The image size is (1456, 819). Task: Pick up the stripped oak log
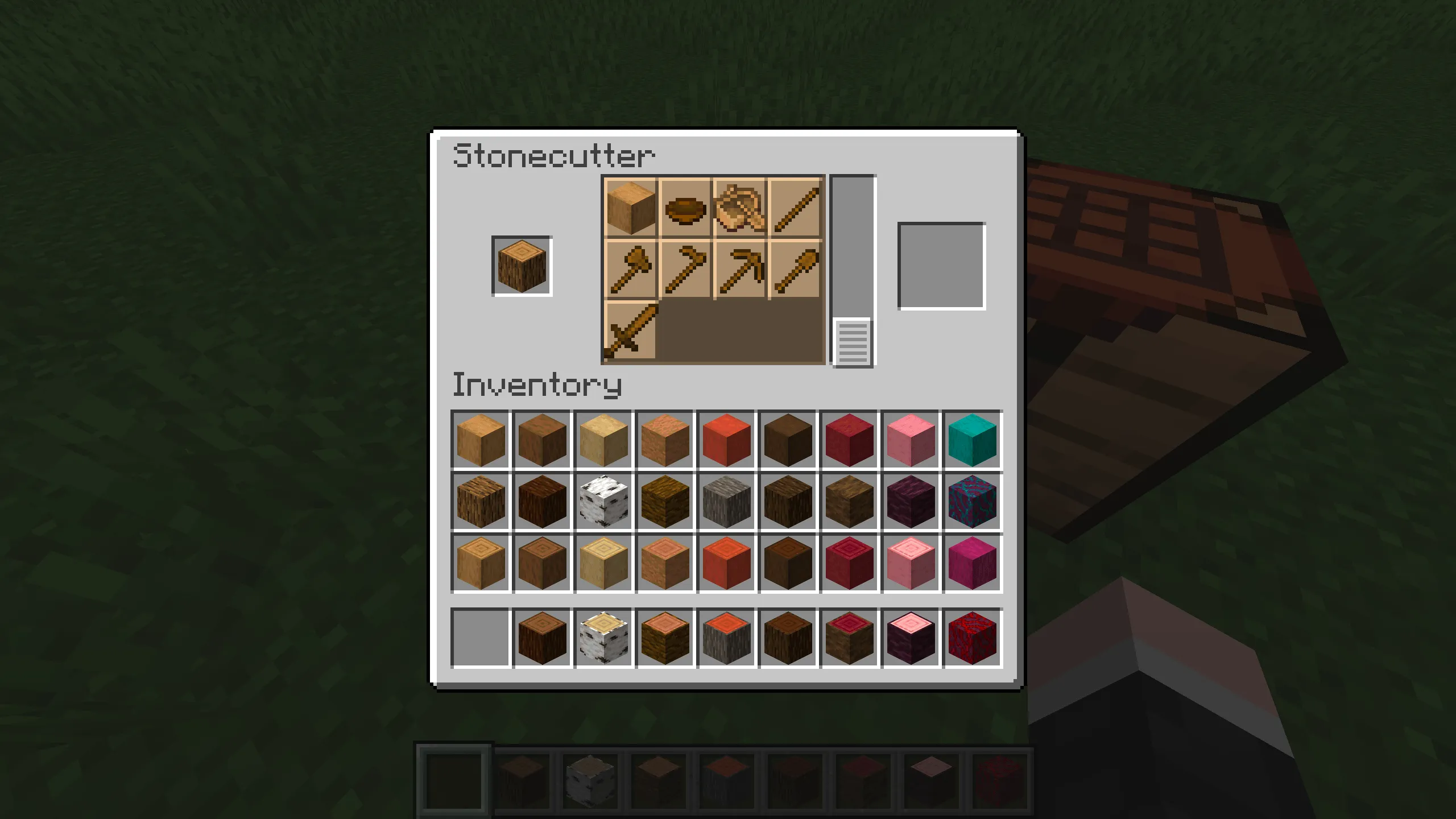[481, 563]
